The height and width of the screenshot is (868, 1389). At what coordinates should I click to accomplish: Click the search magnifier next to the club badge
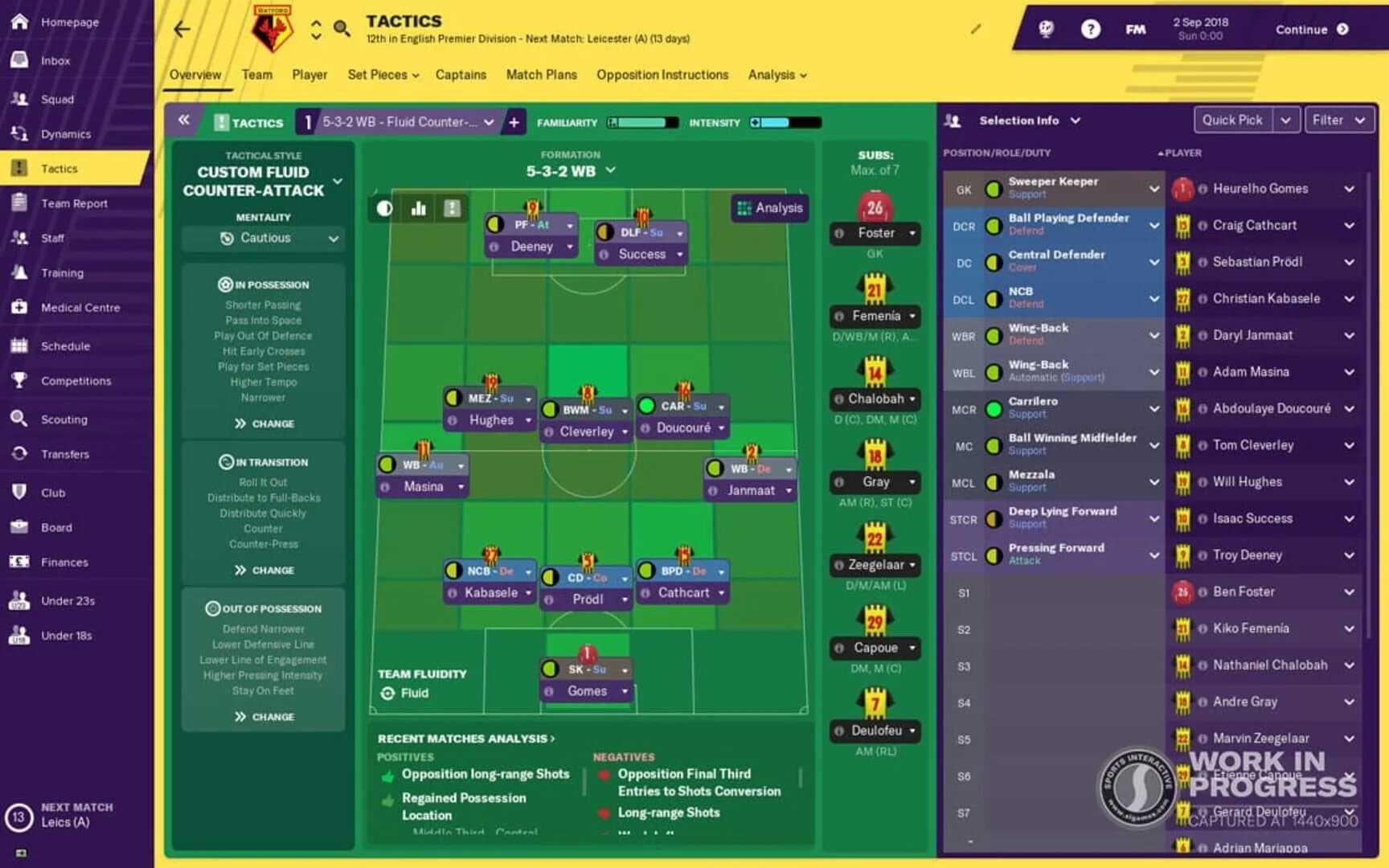pos(342,28)
